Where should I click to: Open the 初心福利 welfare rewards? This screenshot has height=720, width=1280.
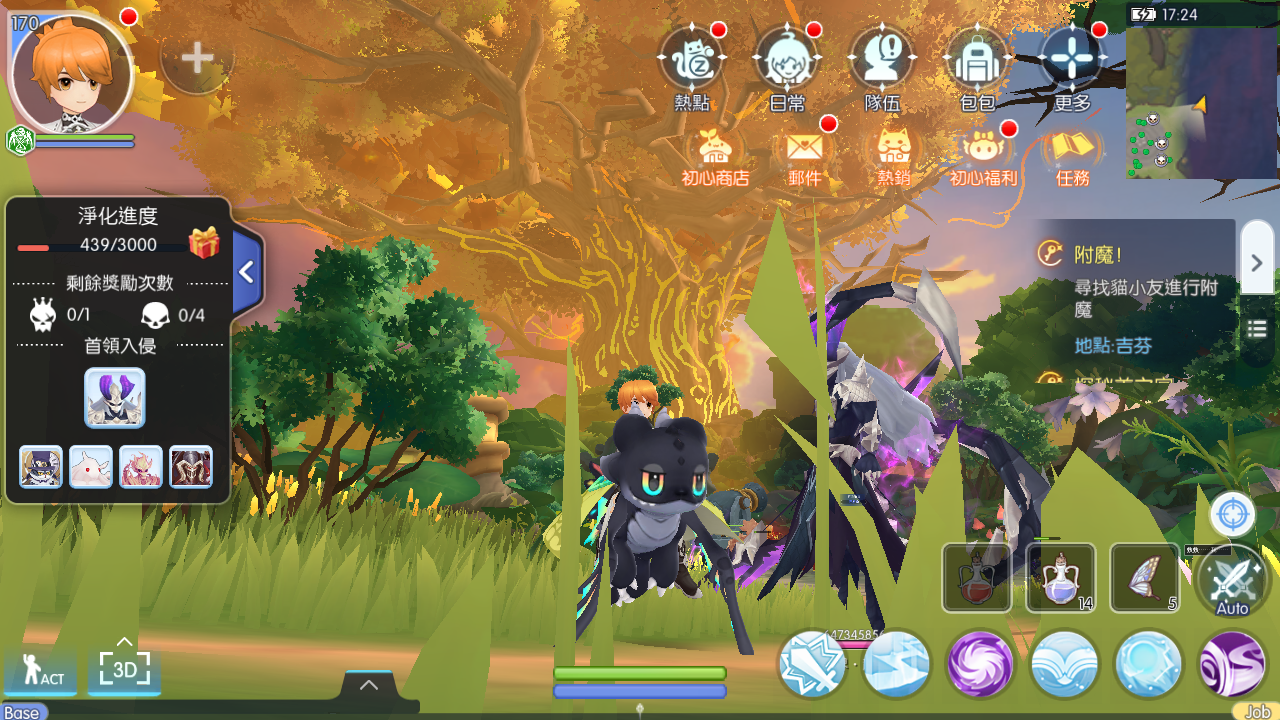click(983, 155)
